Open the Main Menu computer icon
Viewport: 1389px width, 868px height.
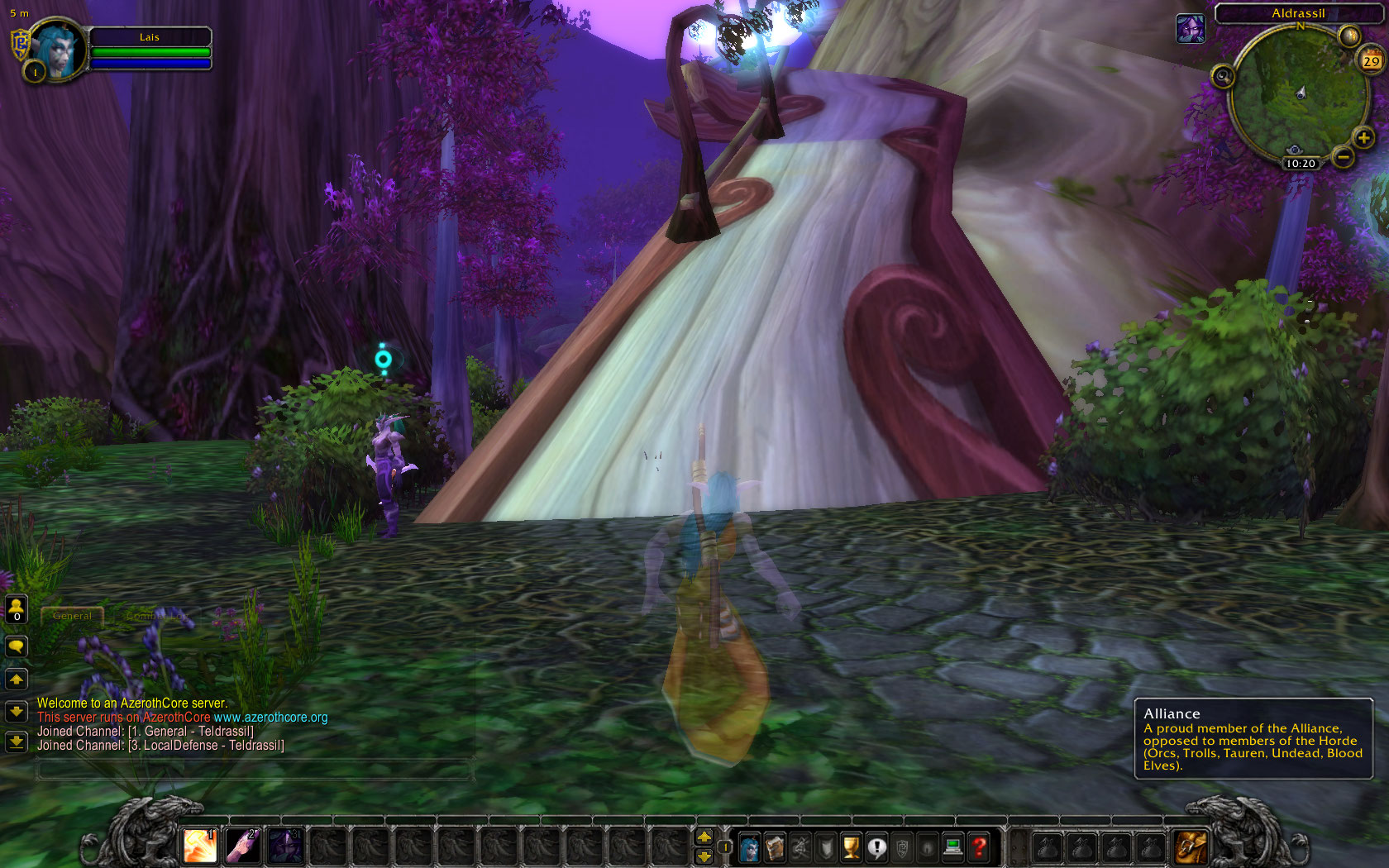point(952,846)
